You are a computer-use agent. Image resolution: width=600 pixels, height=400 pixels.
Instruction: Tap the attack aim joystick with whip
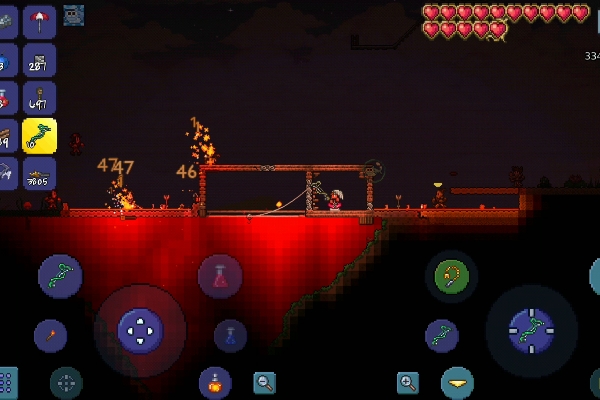[x=531, y=330]
